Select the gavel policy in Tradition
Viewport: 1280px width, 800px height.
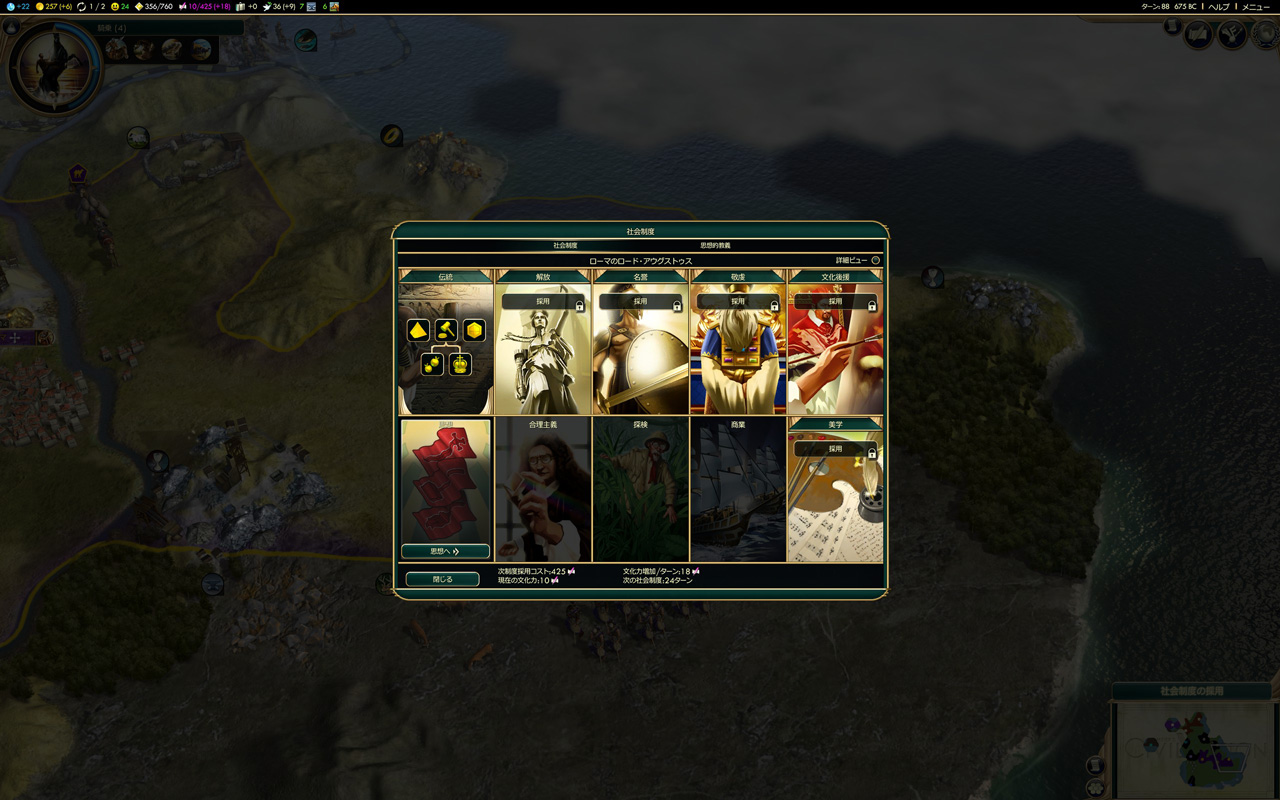click(446, 330)
